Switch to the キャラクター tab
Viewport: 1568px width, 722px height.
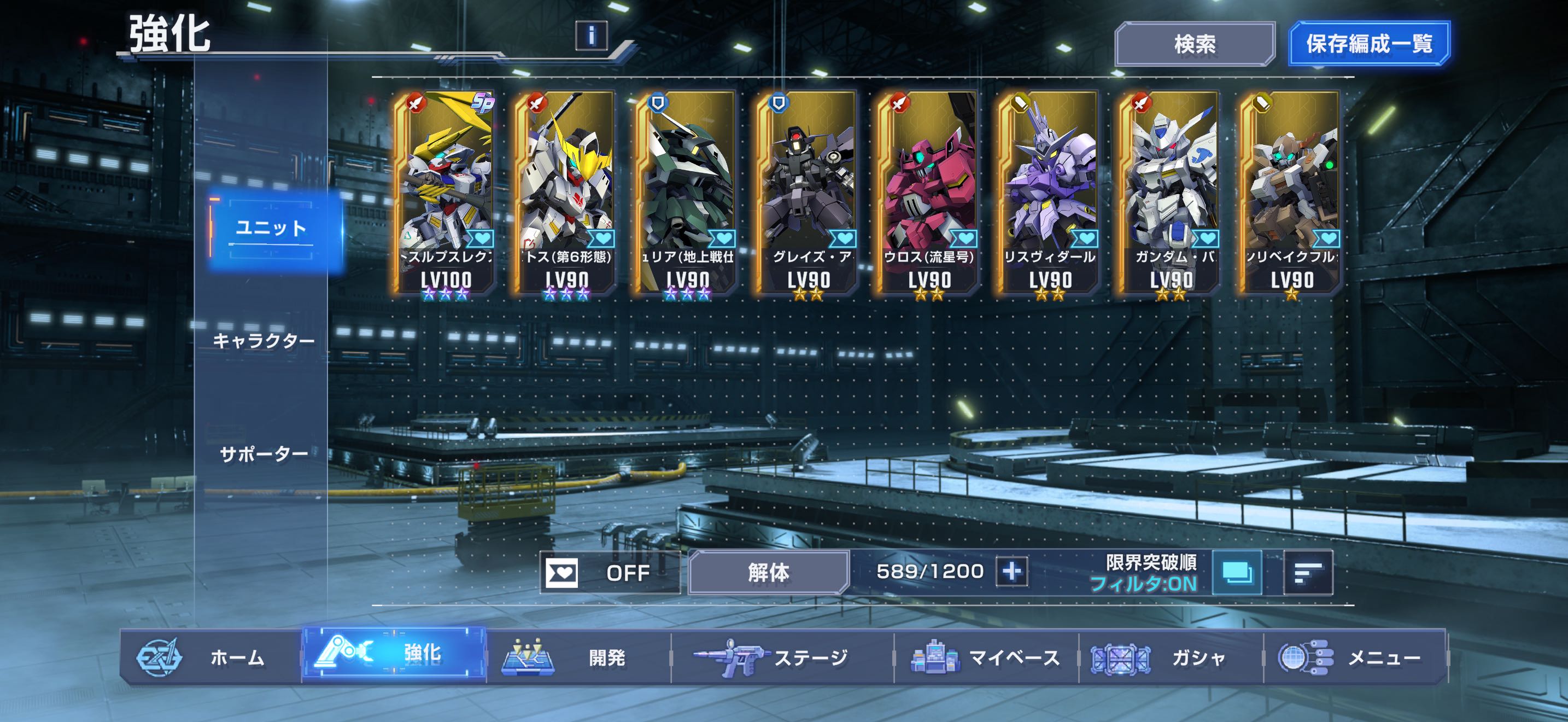[264, 341]
